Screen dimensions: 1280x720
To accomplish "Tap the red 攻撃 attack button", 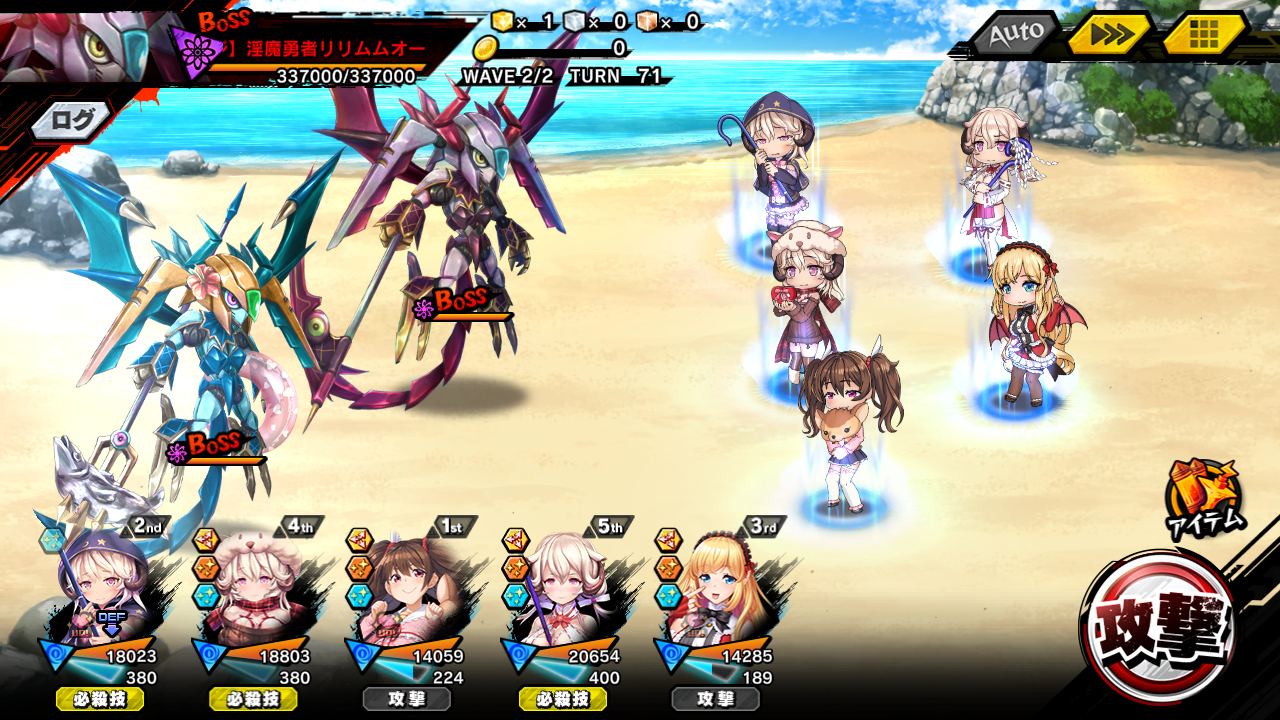I will coord(1160,627).
